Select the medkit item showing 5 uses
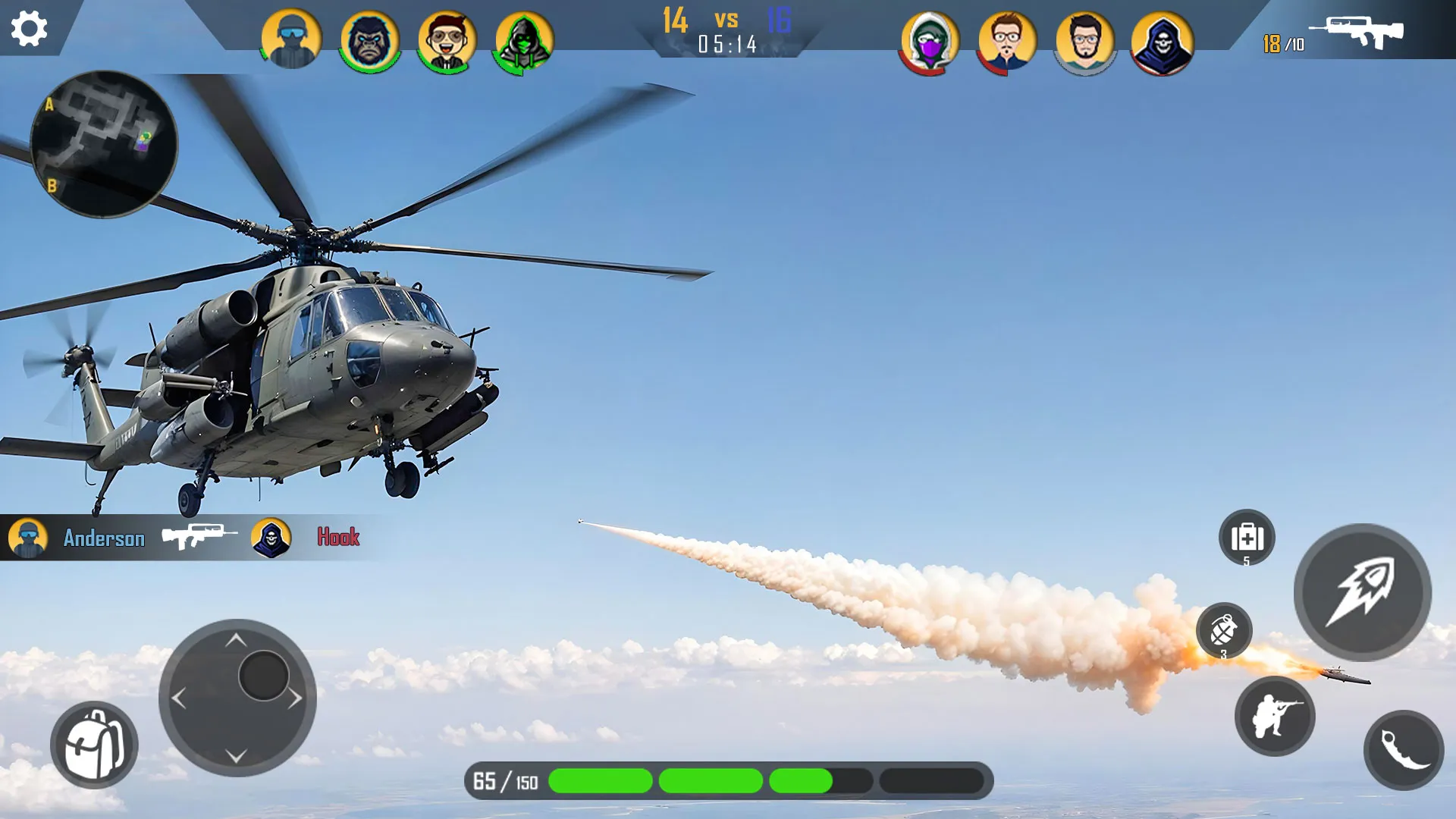 tap(1247, 538)
